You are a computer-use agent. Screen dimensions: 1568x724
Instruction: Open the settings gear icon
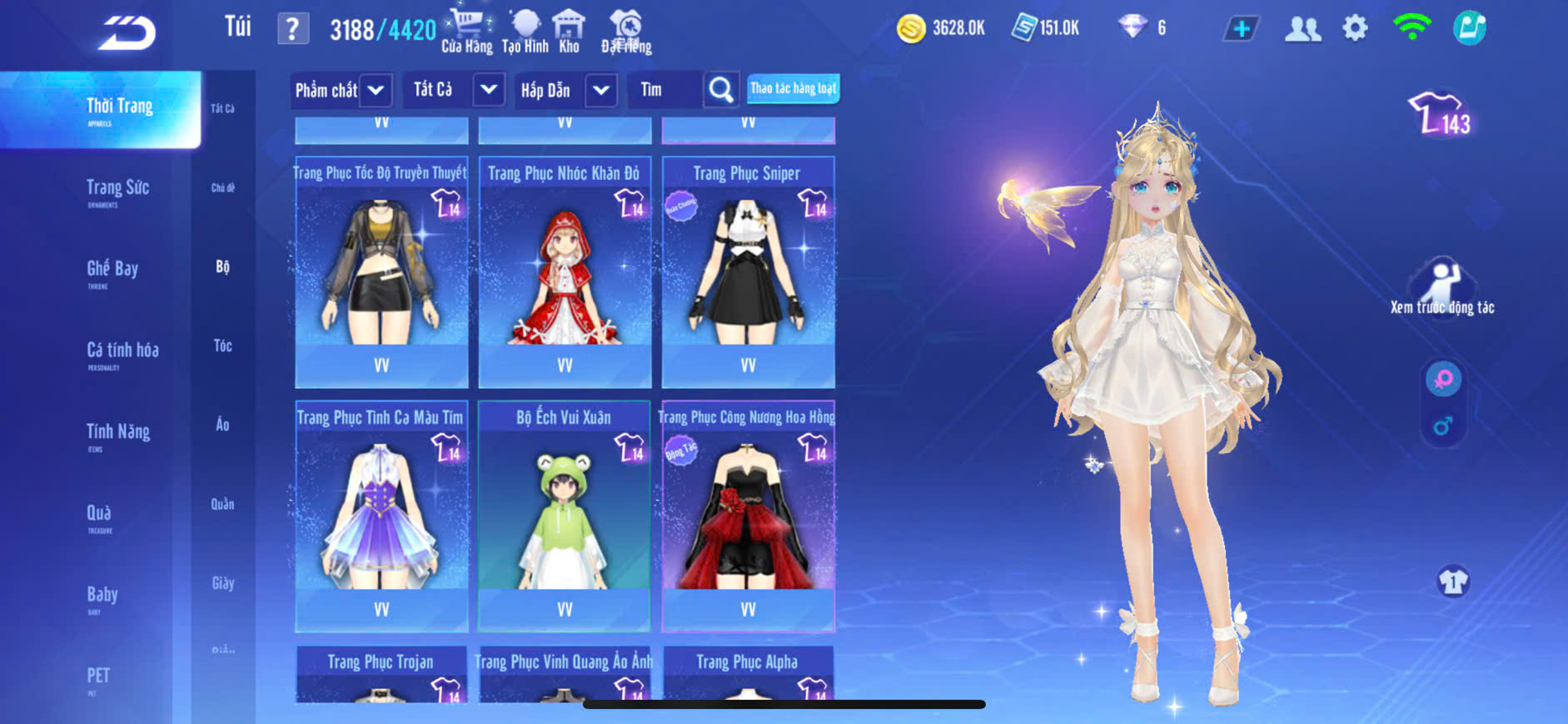click(1355, 29)
